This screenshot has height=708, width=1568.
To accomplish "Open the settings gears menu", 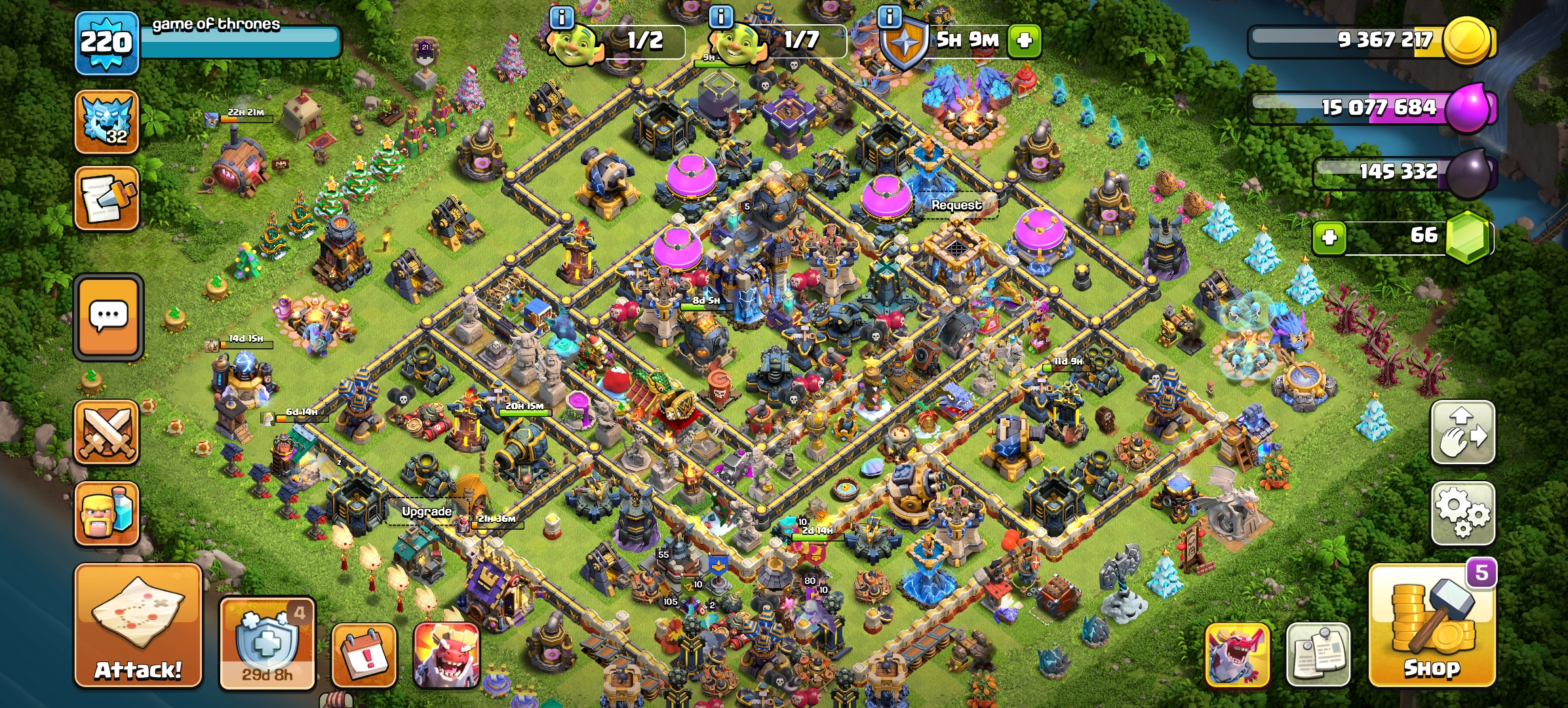I will pyautogui.click(x=1462, y=513).
